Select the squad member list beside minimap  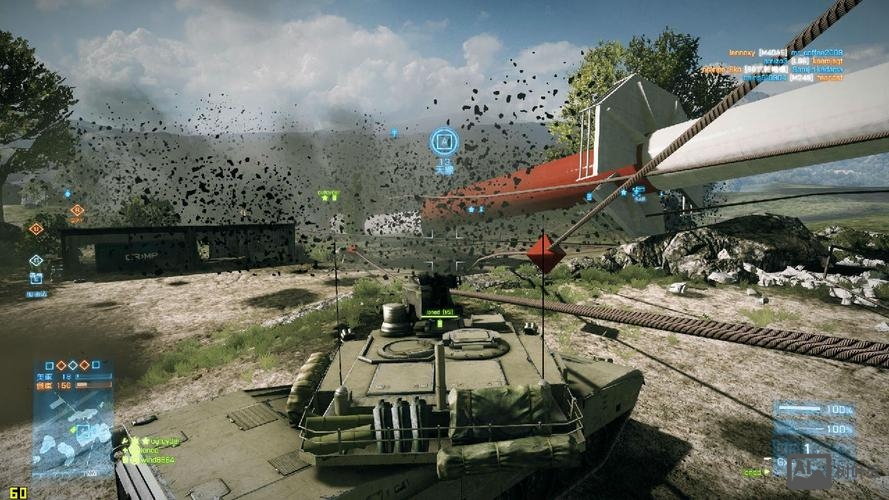click(x=154, y=449)
